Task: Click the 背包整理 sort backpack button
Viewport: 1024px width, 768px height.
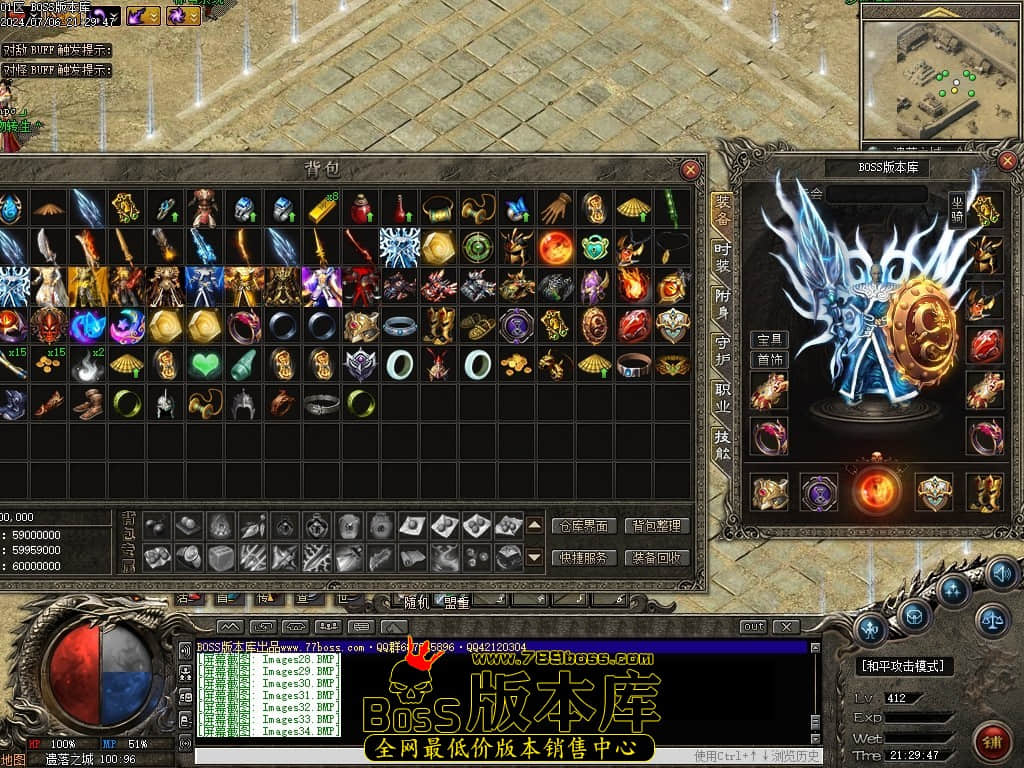Action: [657, 526]
